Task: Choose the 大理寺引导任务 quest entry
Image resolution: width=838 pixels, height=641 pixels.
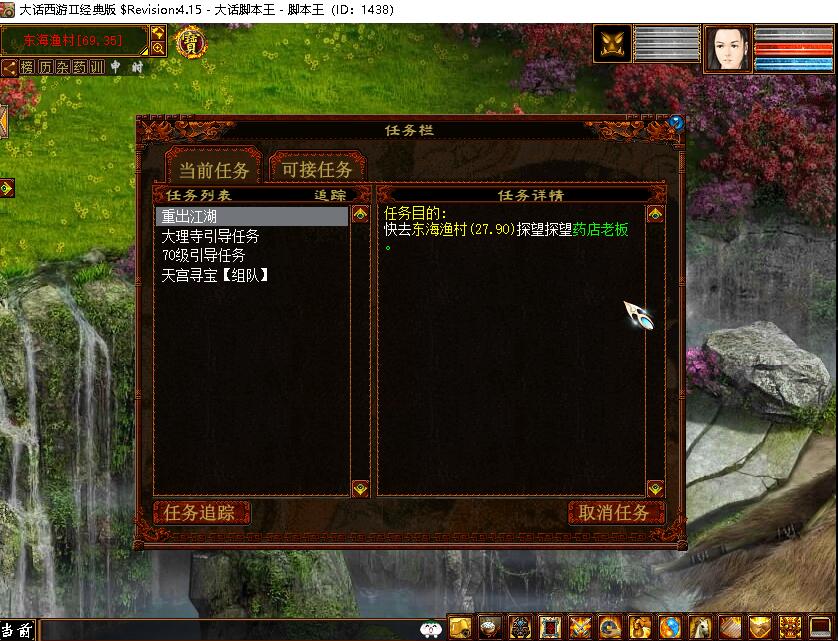Action: [211, 236]
